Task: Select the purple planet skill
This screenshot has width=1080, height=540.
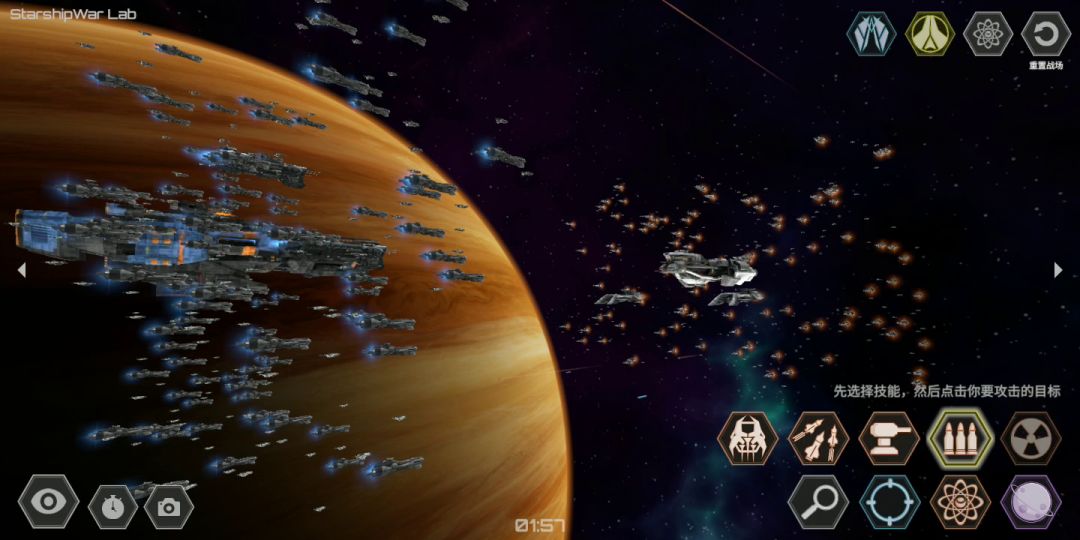Action: point(1031,501)
